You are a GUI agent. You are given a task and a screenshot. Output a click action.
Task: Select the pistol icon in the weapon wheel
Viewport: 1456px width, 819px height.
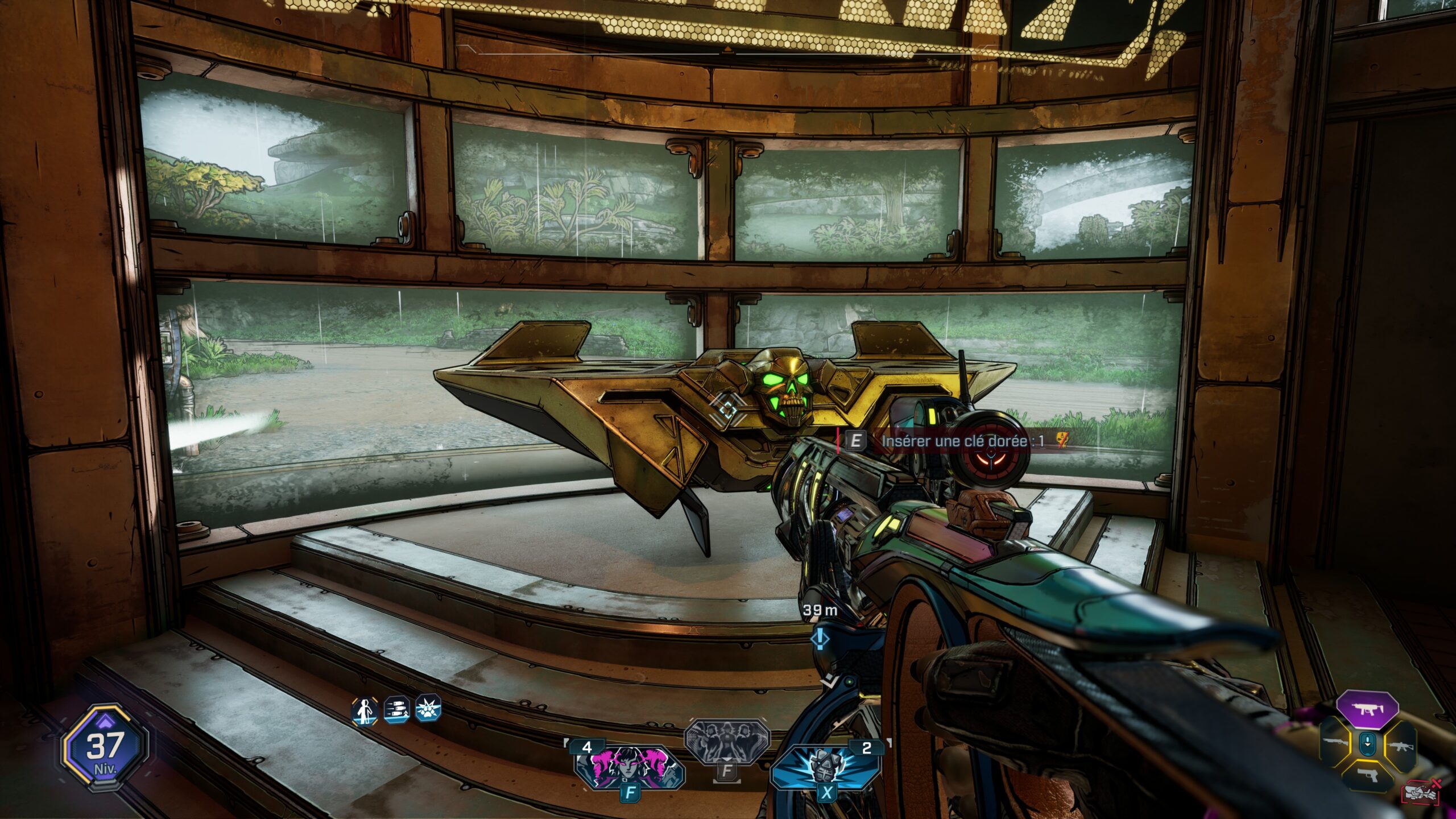click(x=1368, y=775)
